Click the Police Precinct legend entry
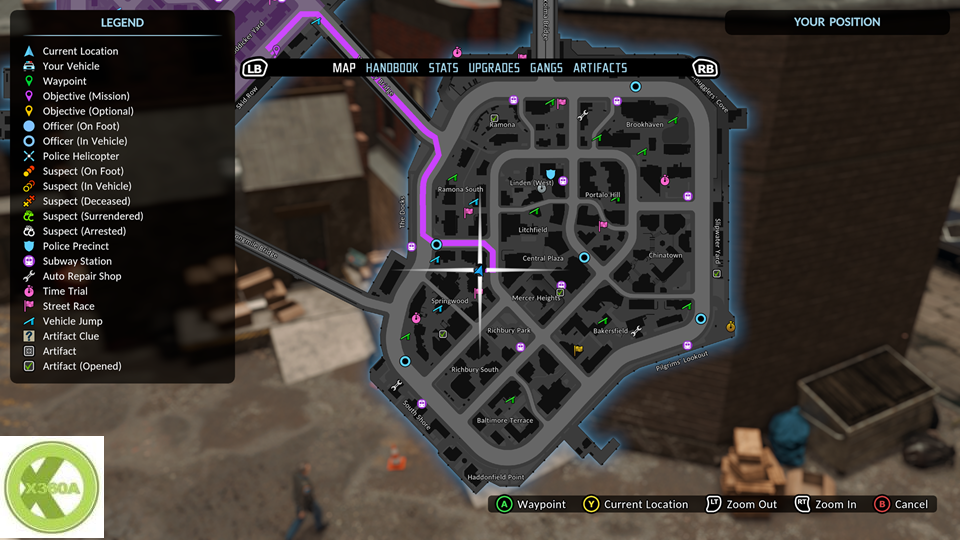 [76, 246]
